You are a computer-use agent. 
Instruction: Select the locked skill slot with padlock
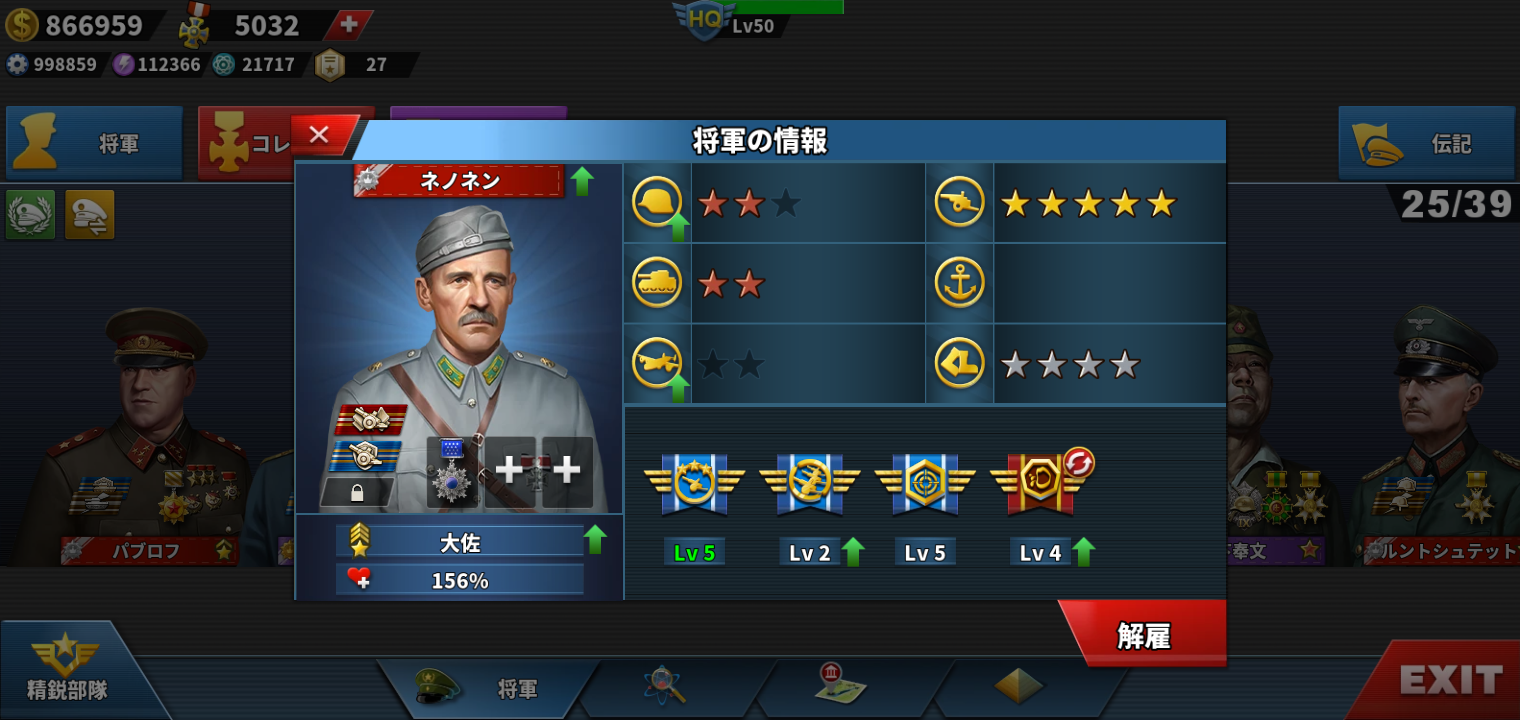click(357, 492)
